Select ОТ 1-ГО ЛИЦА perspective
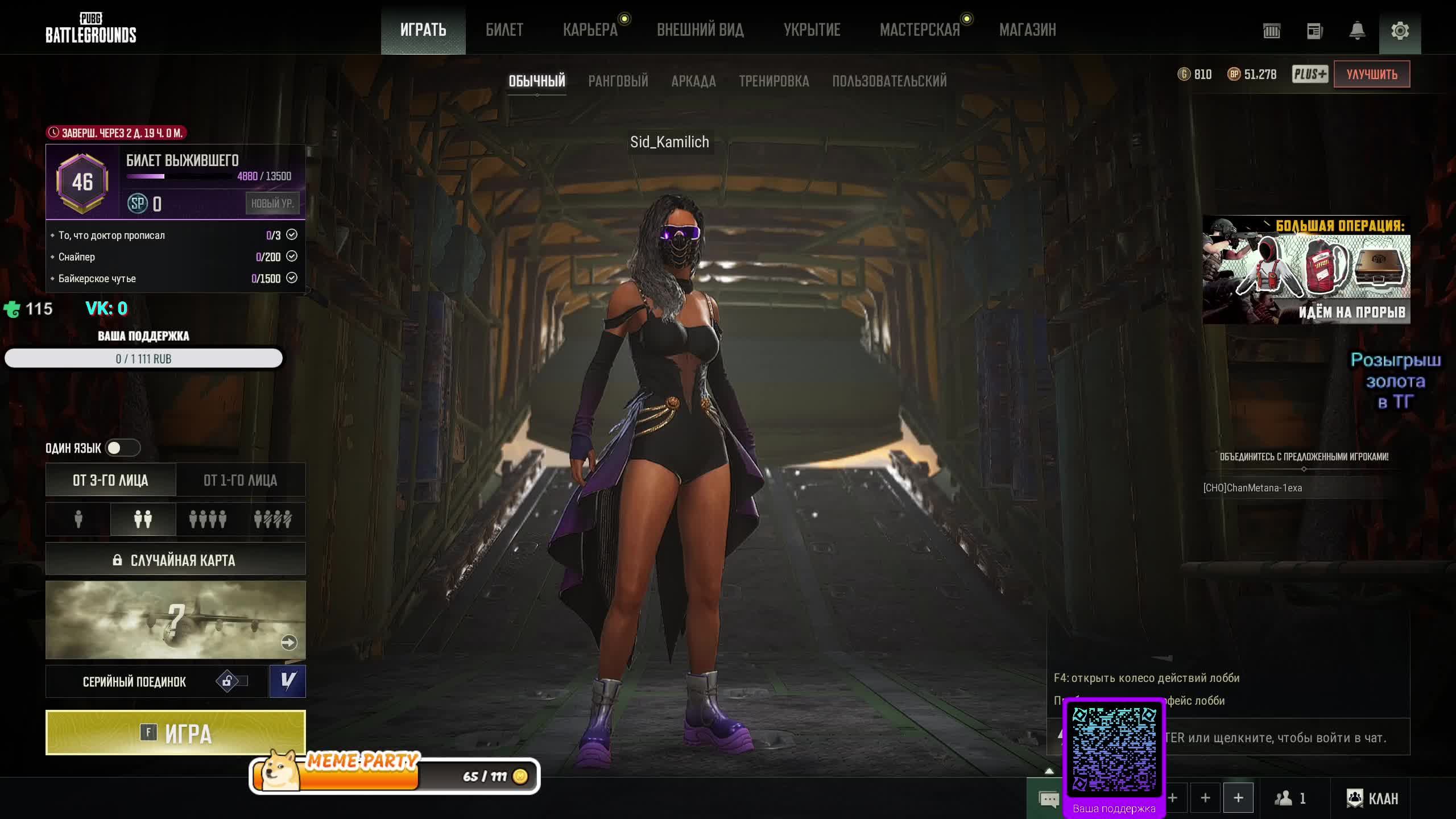The width and height of the screenshot is (1456, 819). point(240,480)
